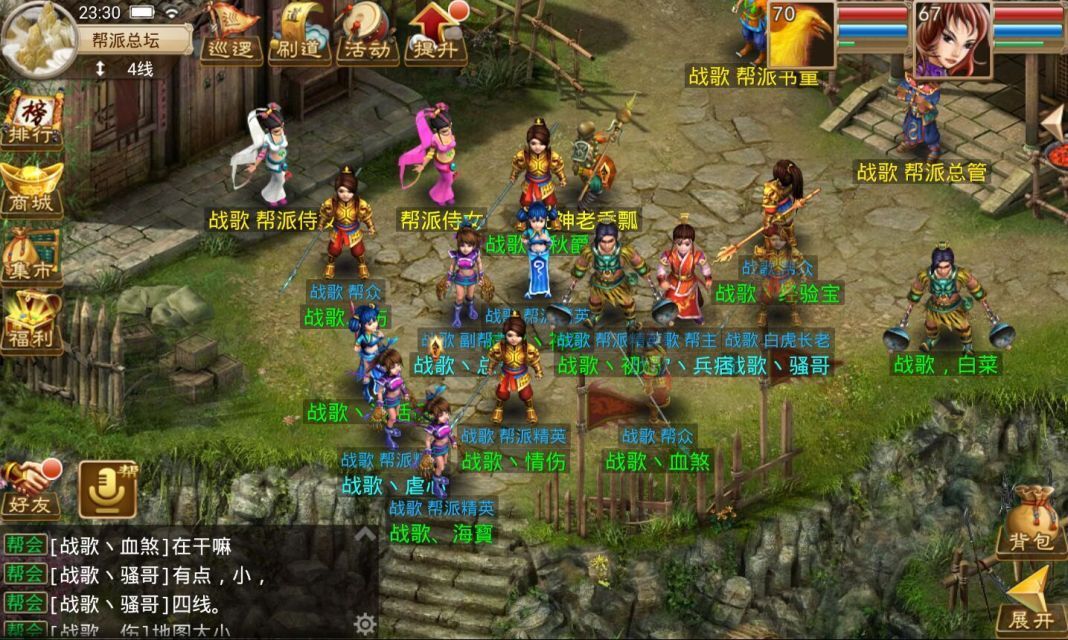This screenshot has width=1068, height=640.
Task: Open the 帮派总坛 minimap location
Action: coord(140,39)
